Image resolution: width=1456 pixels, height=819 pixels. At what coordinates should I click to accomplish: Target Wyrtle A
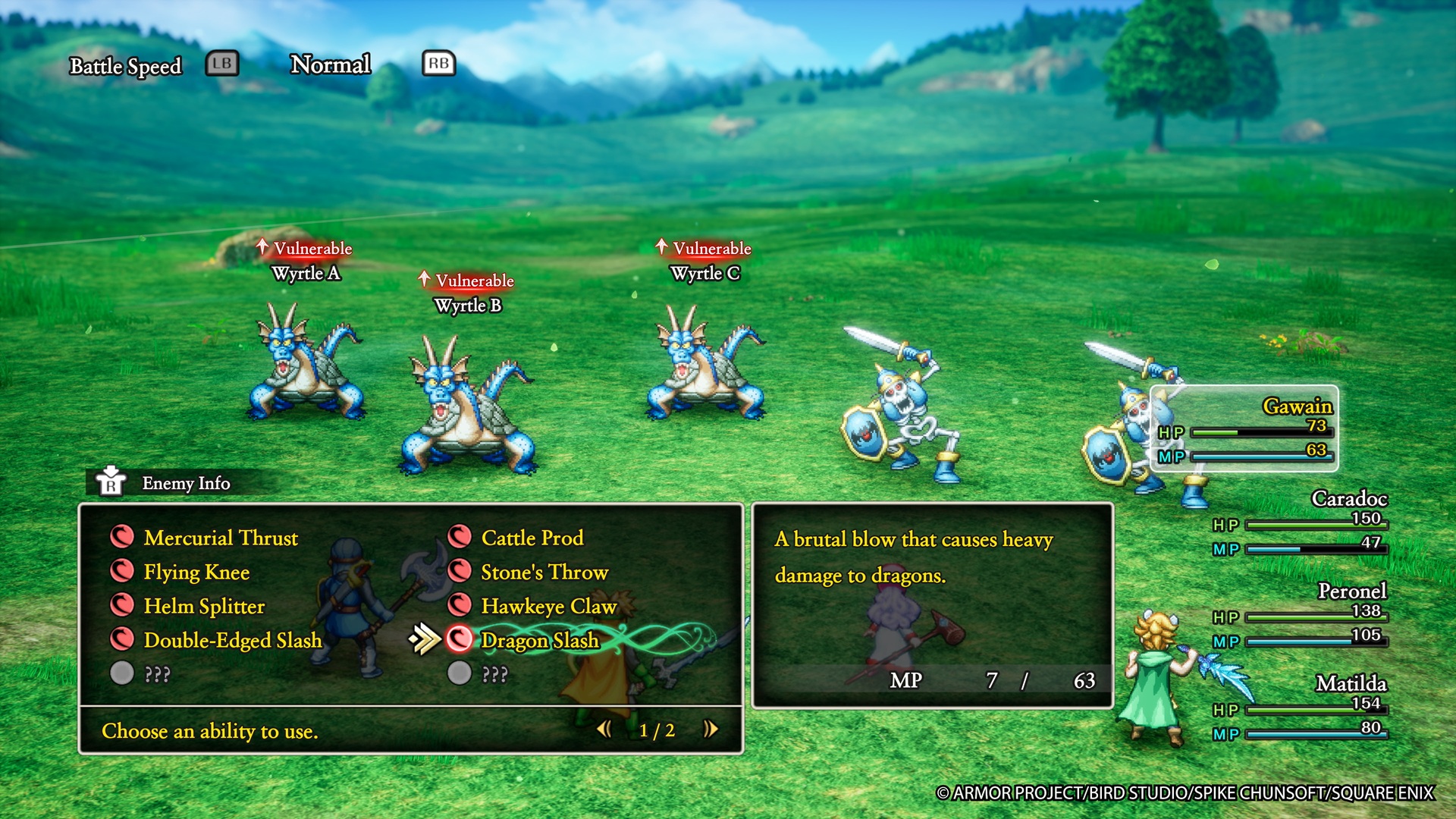click(306, 362)
